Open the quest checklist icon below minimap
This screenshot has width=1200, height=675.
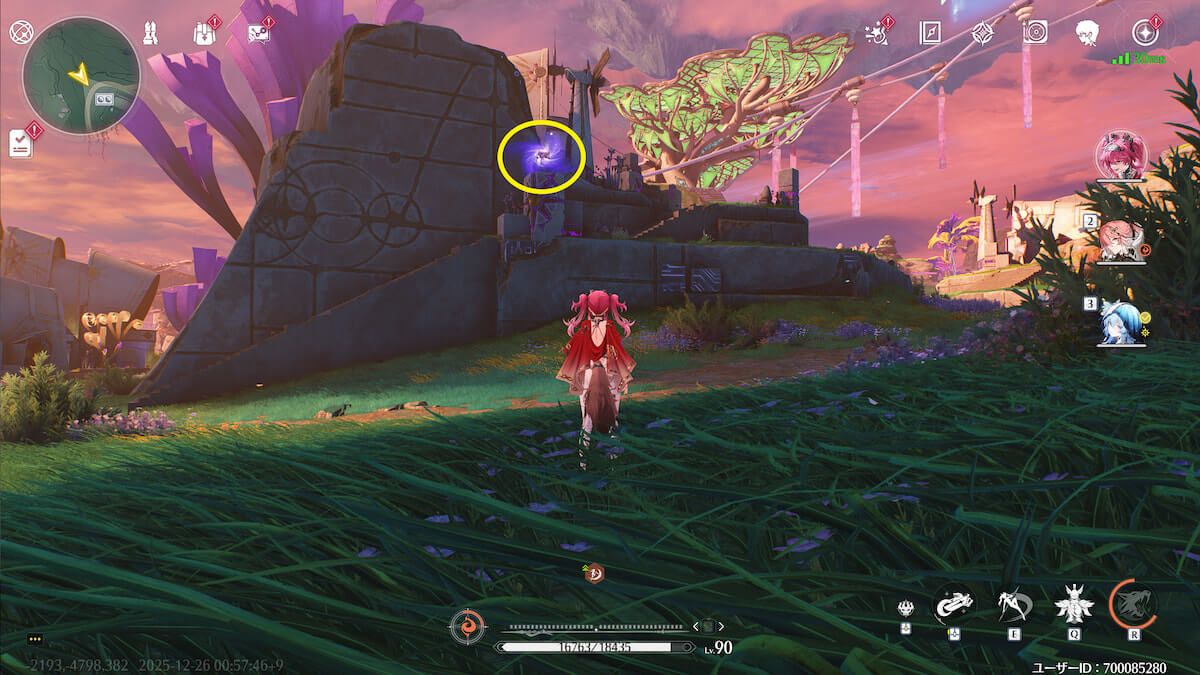(21, 142)
